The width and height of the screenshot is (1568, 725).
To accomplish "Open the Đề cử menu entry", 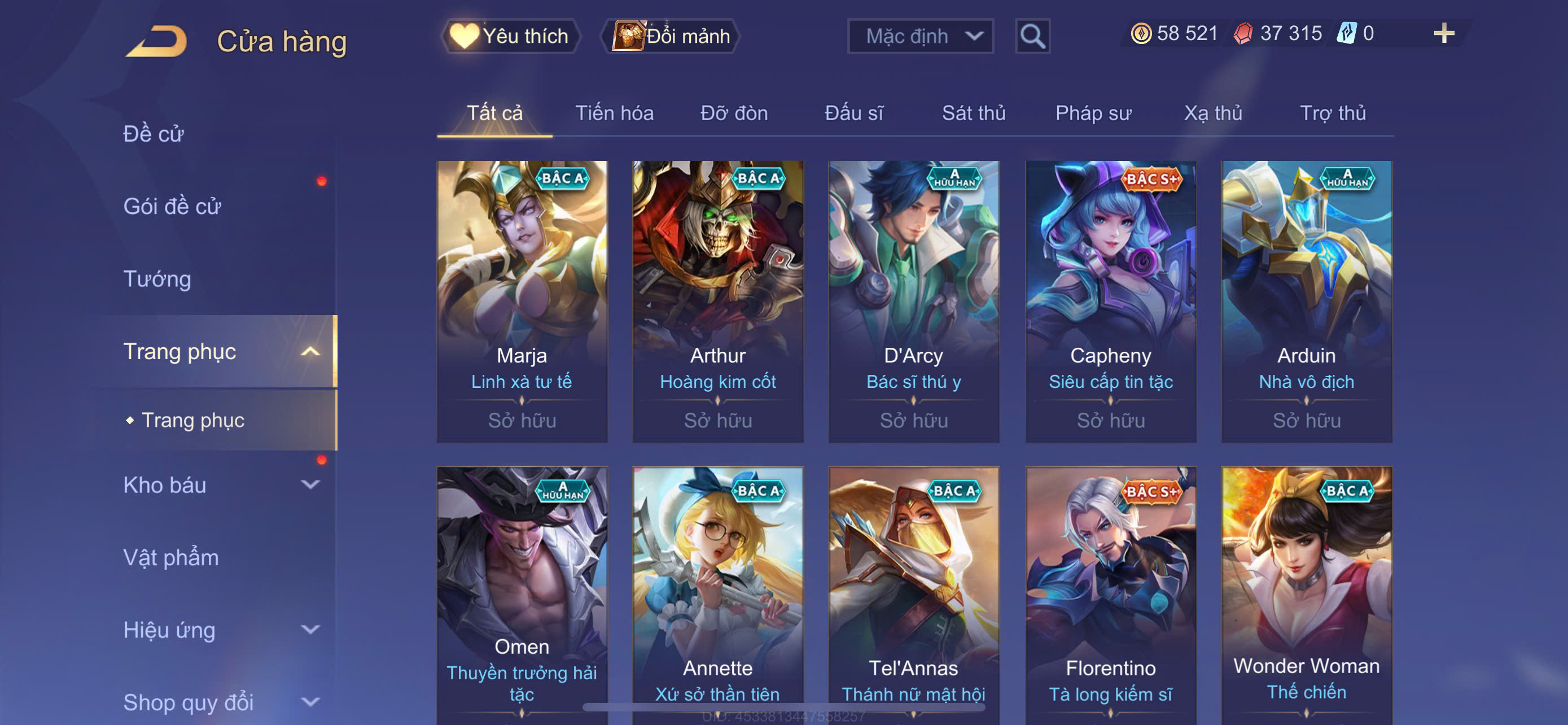I will coord(154,134).
